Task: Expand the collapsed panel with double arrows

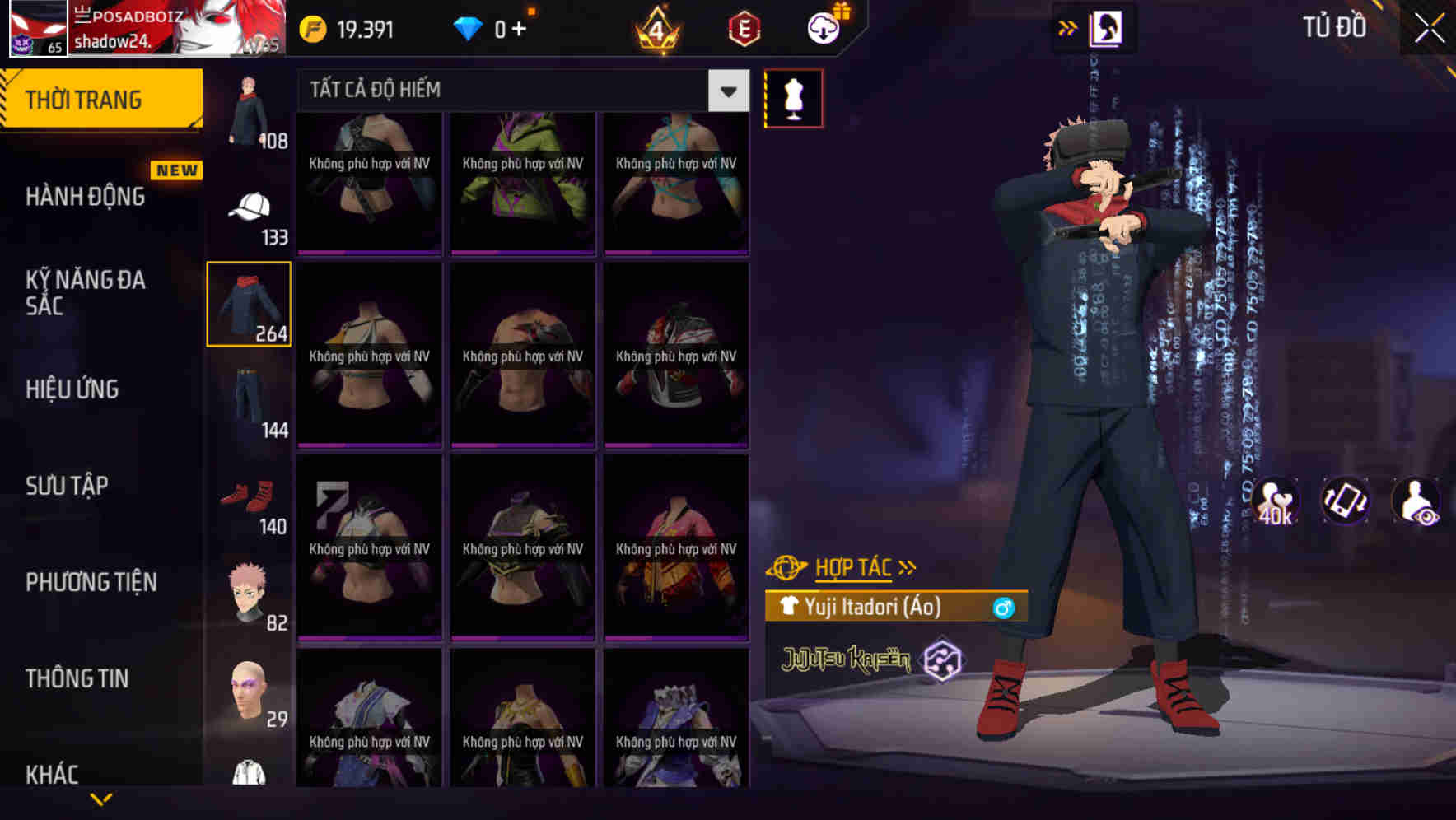Action: (1067, 27)
